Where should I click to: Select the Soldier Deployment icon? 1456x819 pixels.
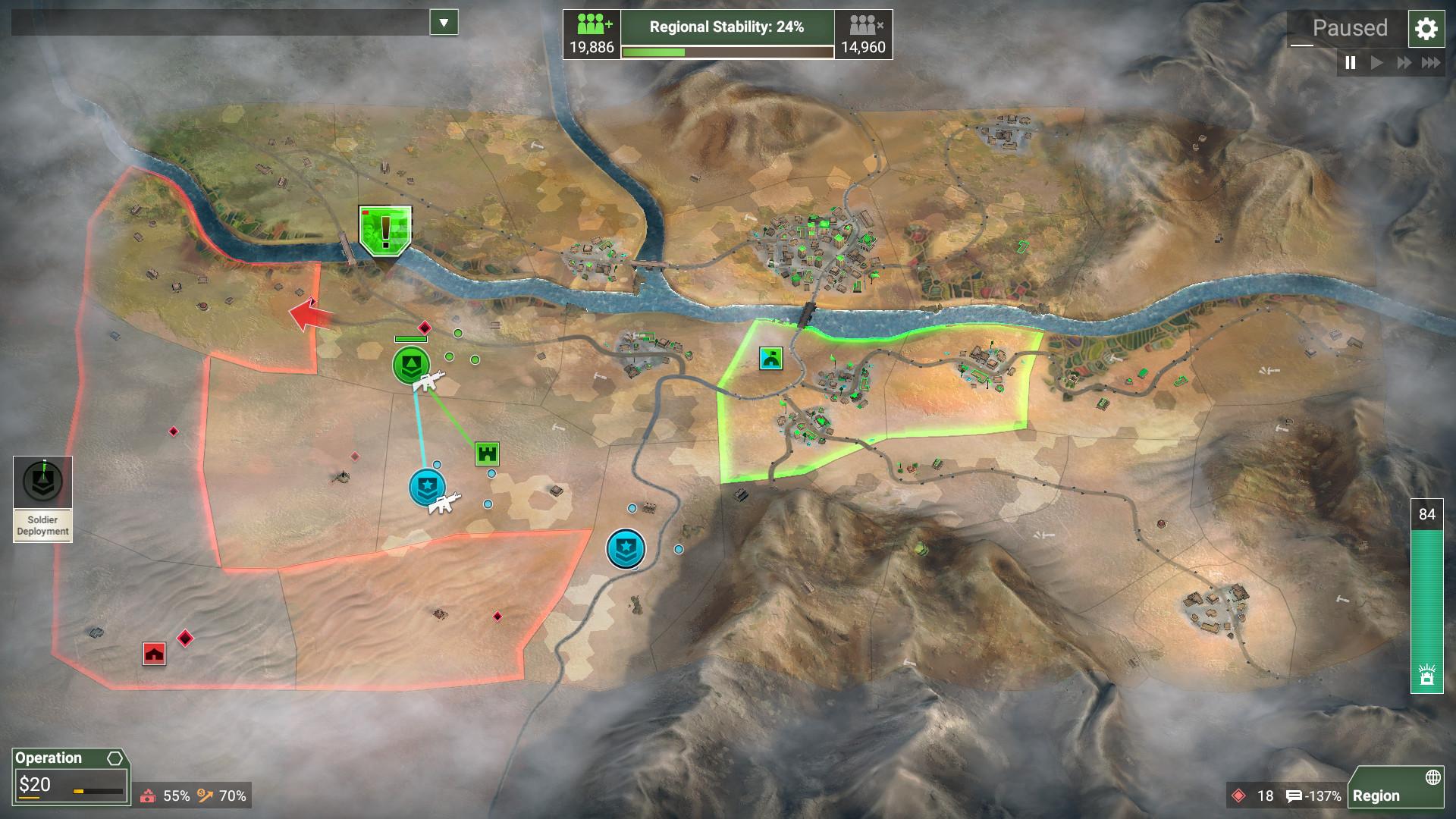[x=42, y=480]
